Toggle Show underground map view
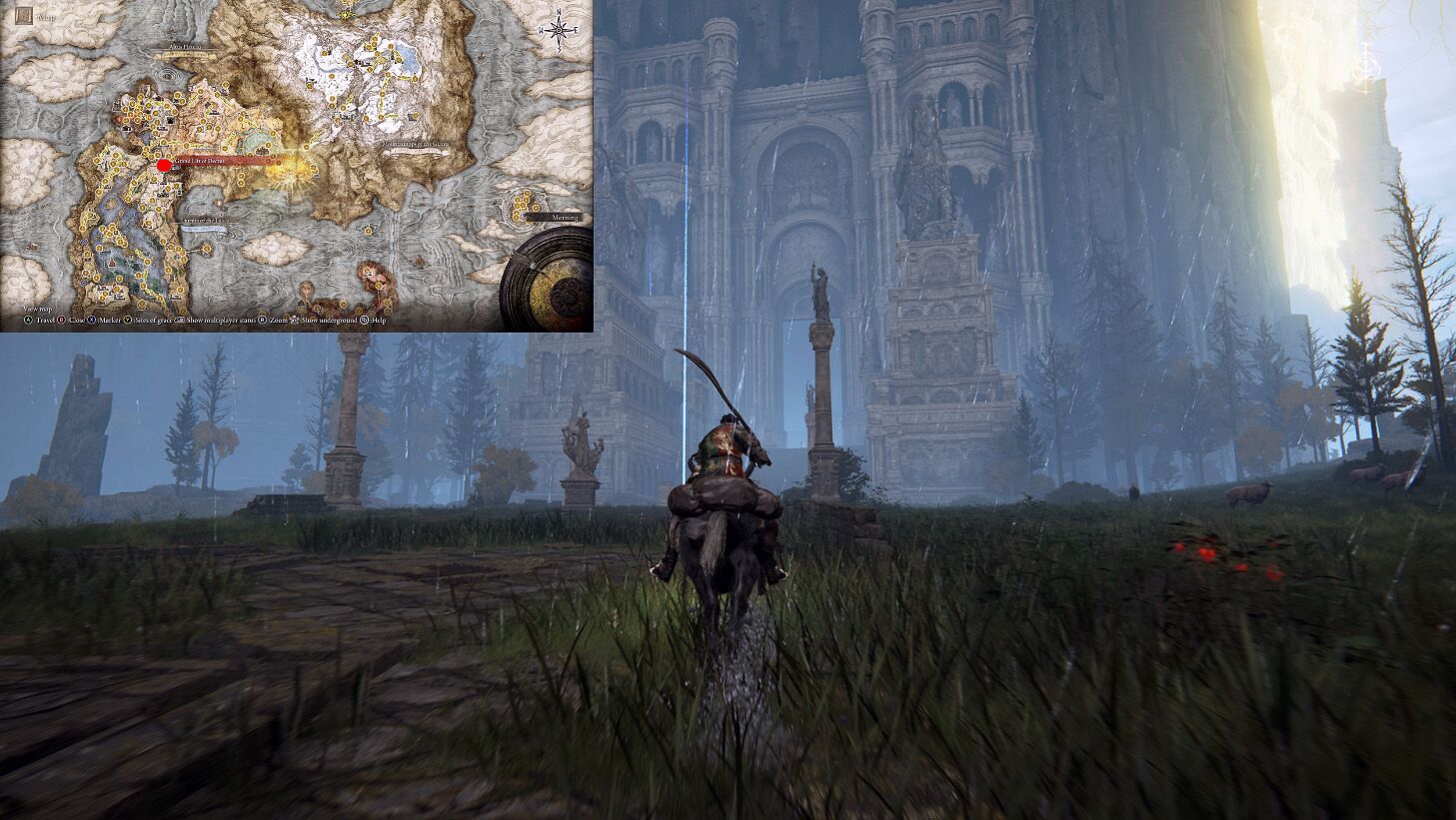Screen dimensions: 1456x820 click(296, 322)
